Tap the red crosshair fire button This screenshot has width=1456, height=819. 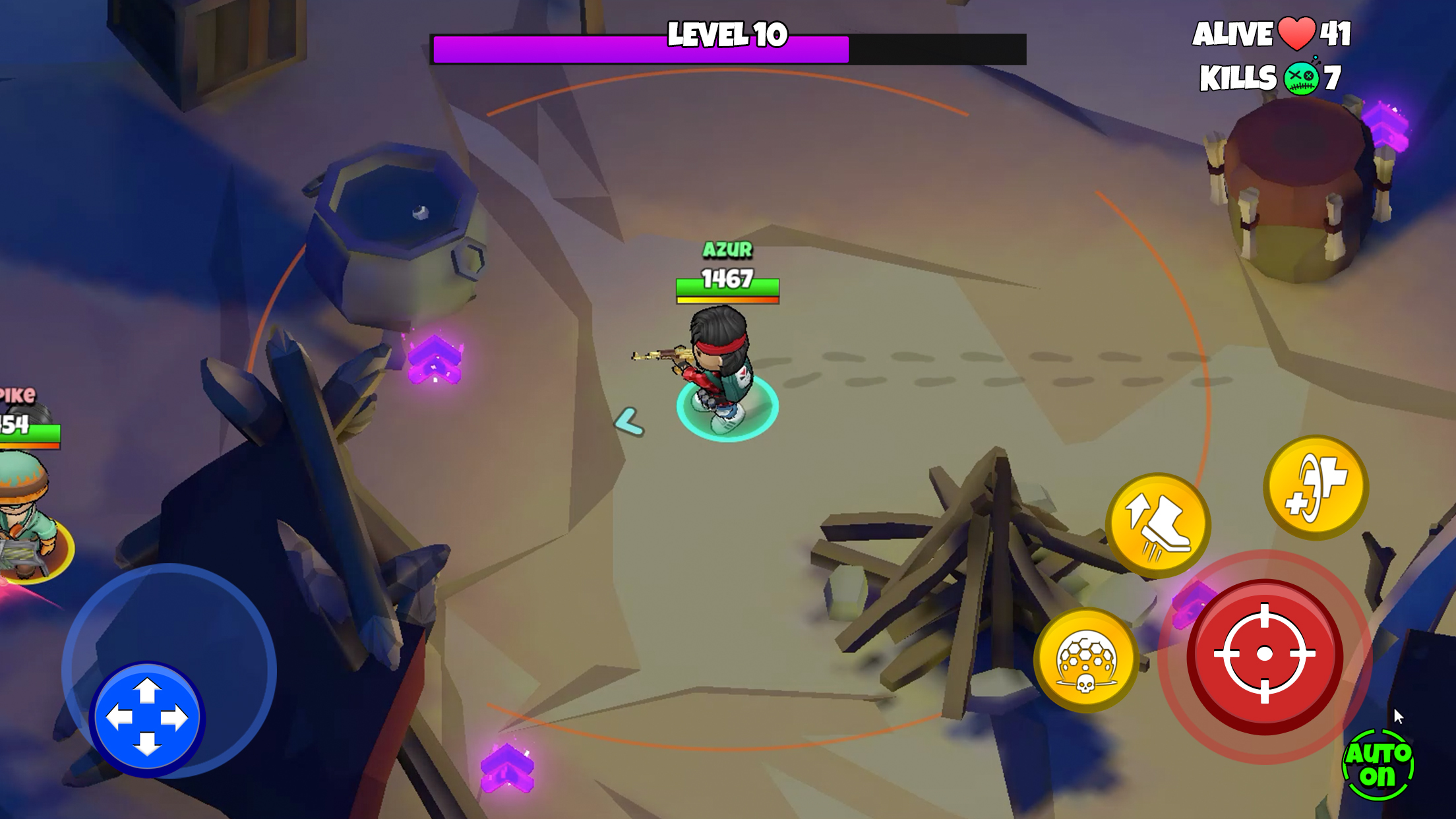[x=1264, y=655]
